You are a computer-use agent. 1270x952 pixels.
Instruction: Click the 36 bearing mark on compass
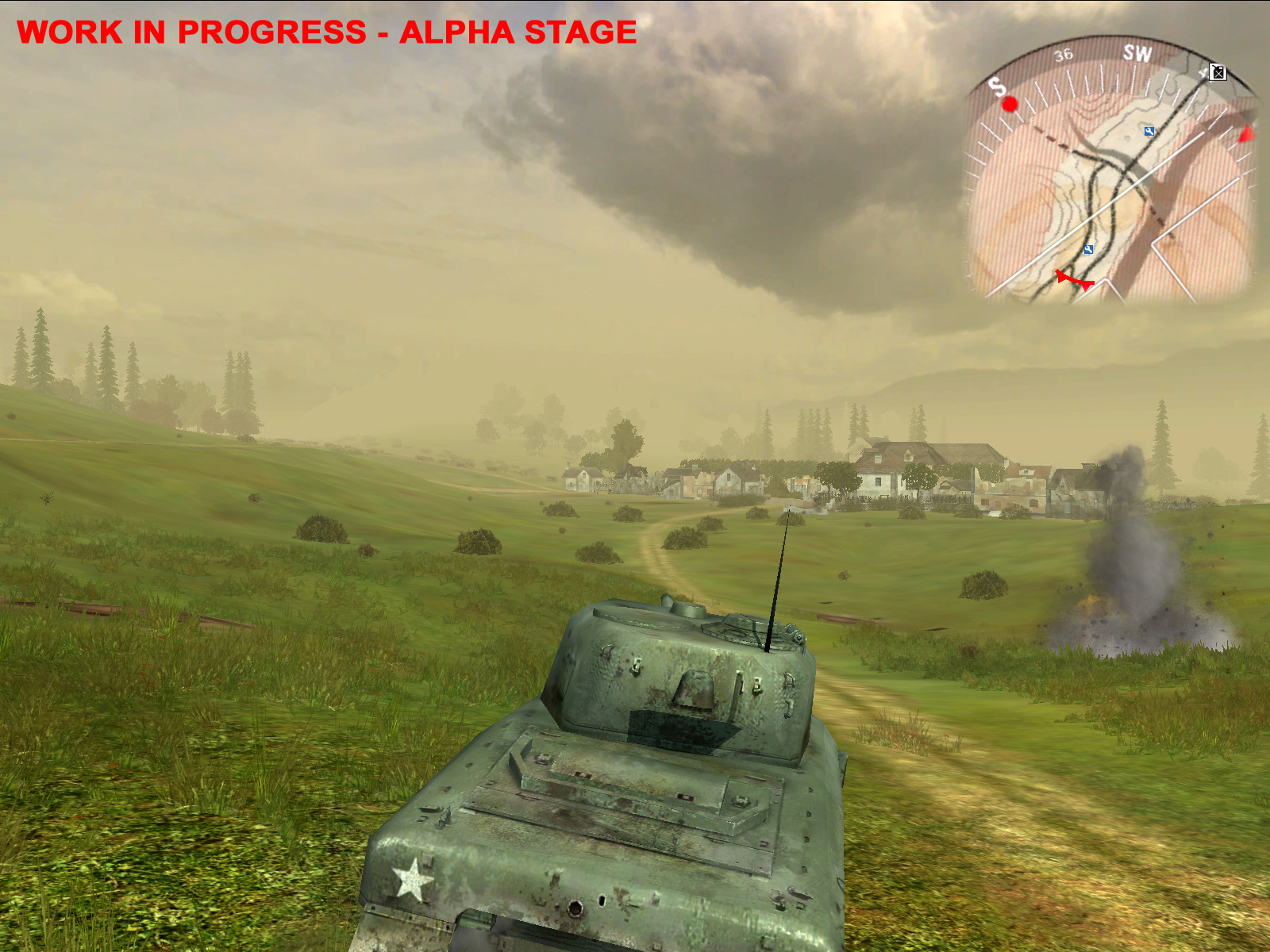click(x=1063, y=54)
